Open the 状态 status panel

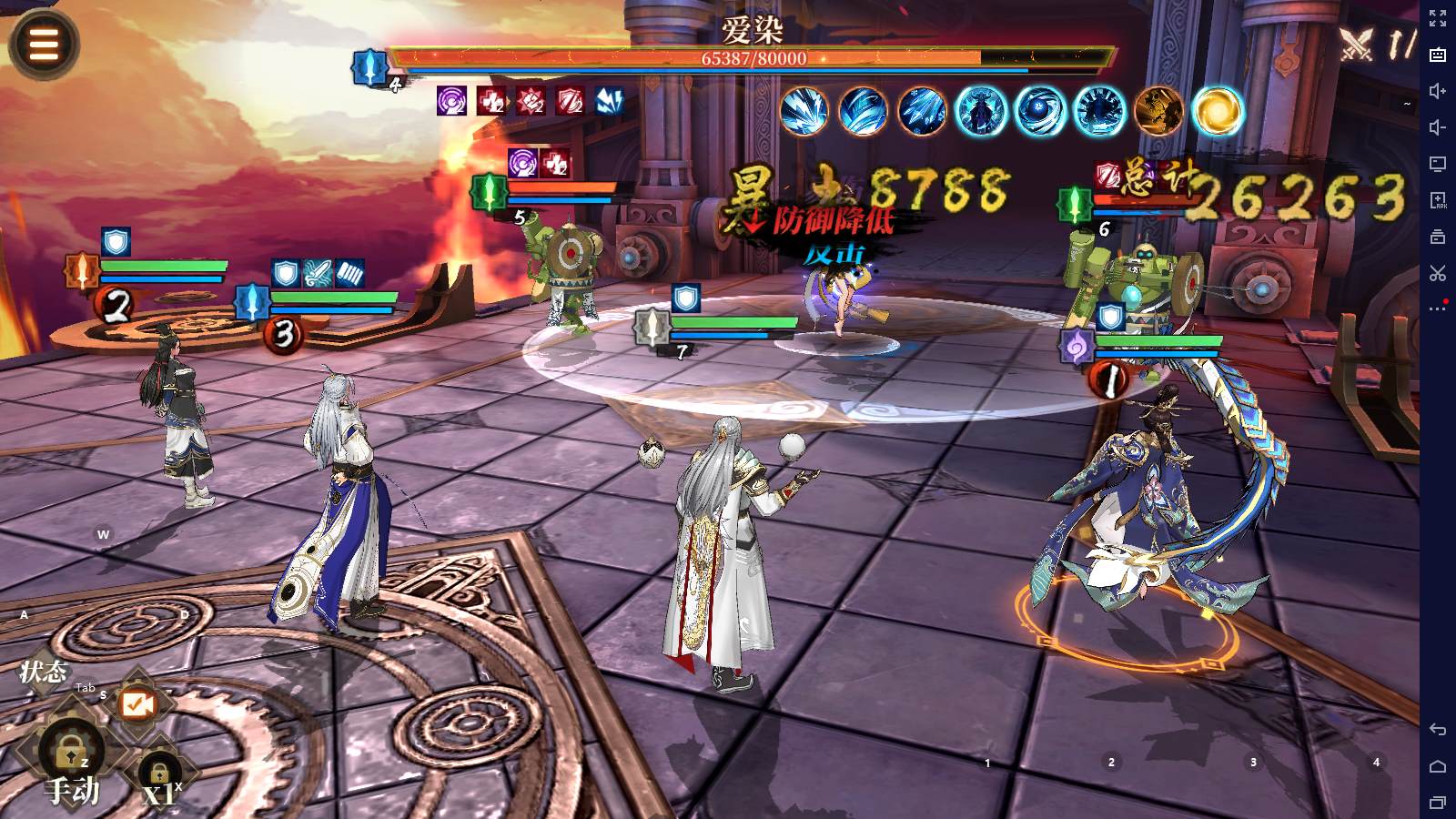click(x=43, y=672)
